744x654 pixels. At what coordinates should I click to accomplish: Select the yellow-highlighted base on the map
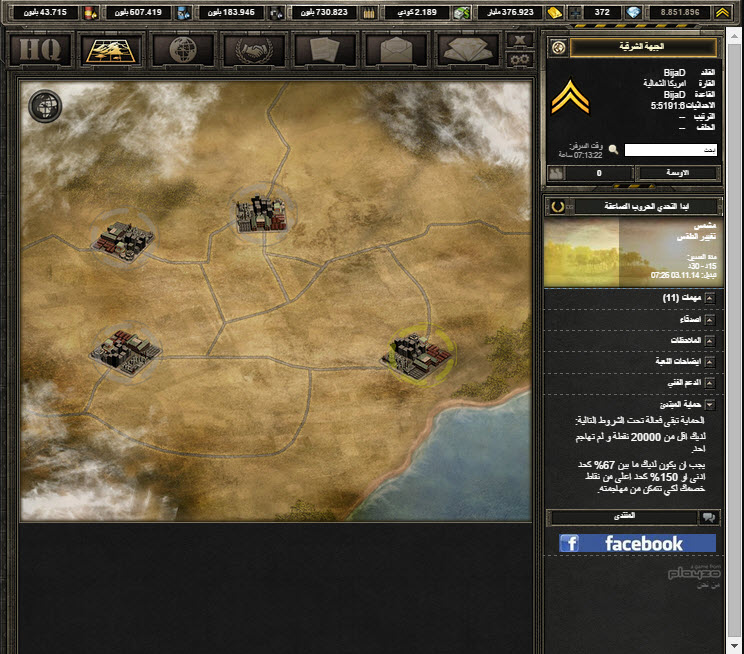coord(421,348)
